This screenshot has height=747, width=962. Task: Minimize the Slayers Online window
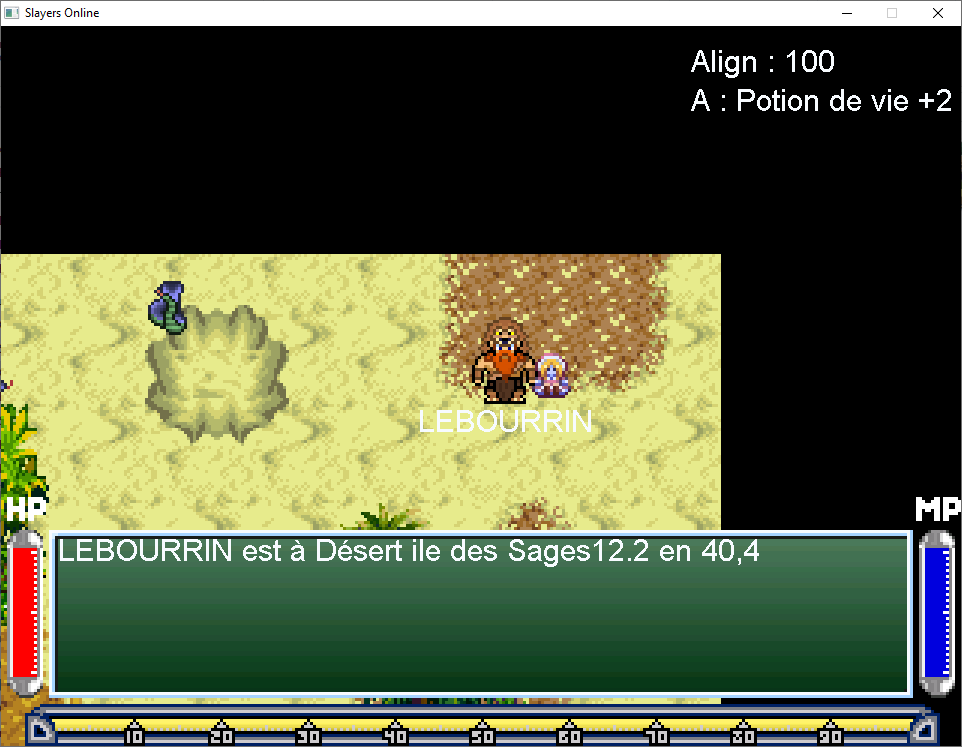[846, 13]
